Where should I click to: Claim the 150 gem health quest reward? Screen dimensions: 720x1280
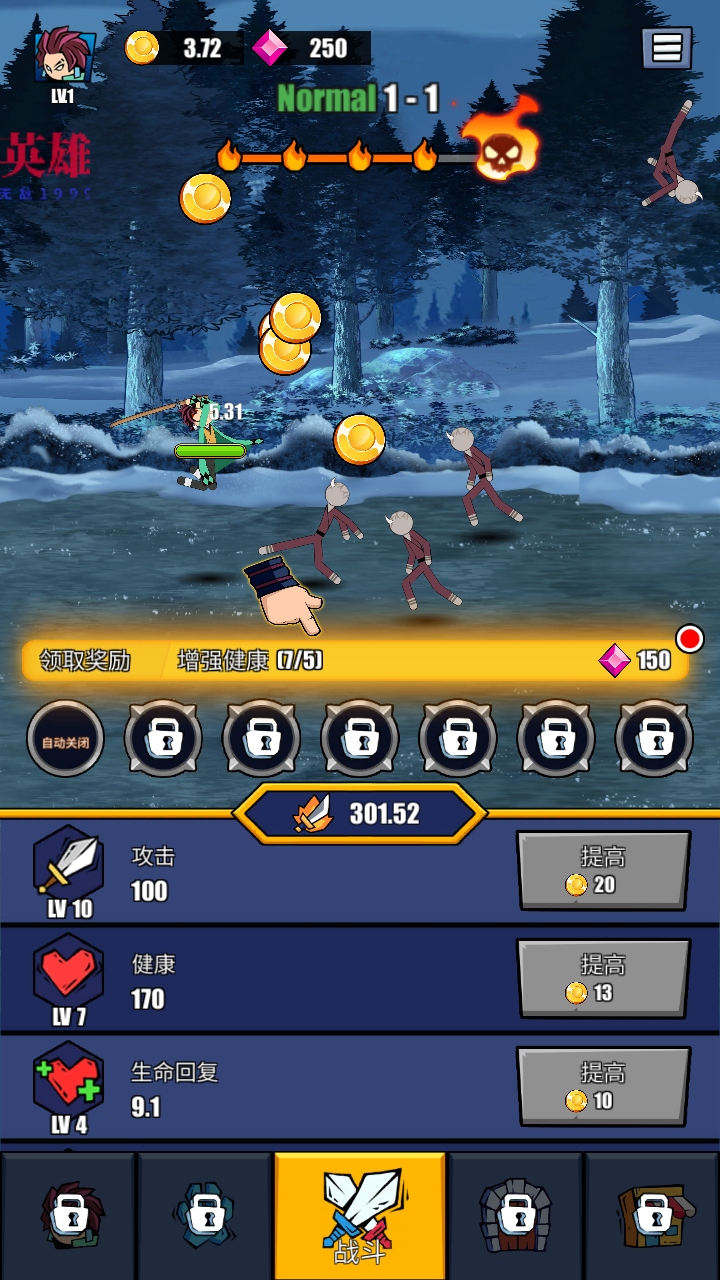coord(355,660)
